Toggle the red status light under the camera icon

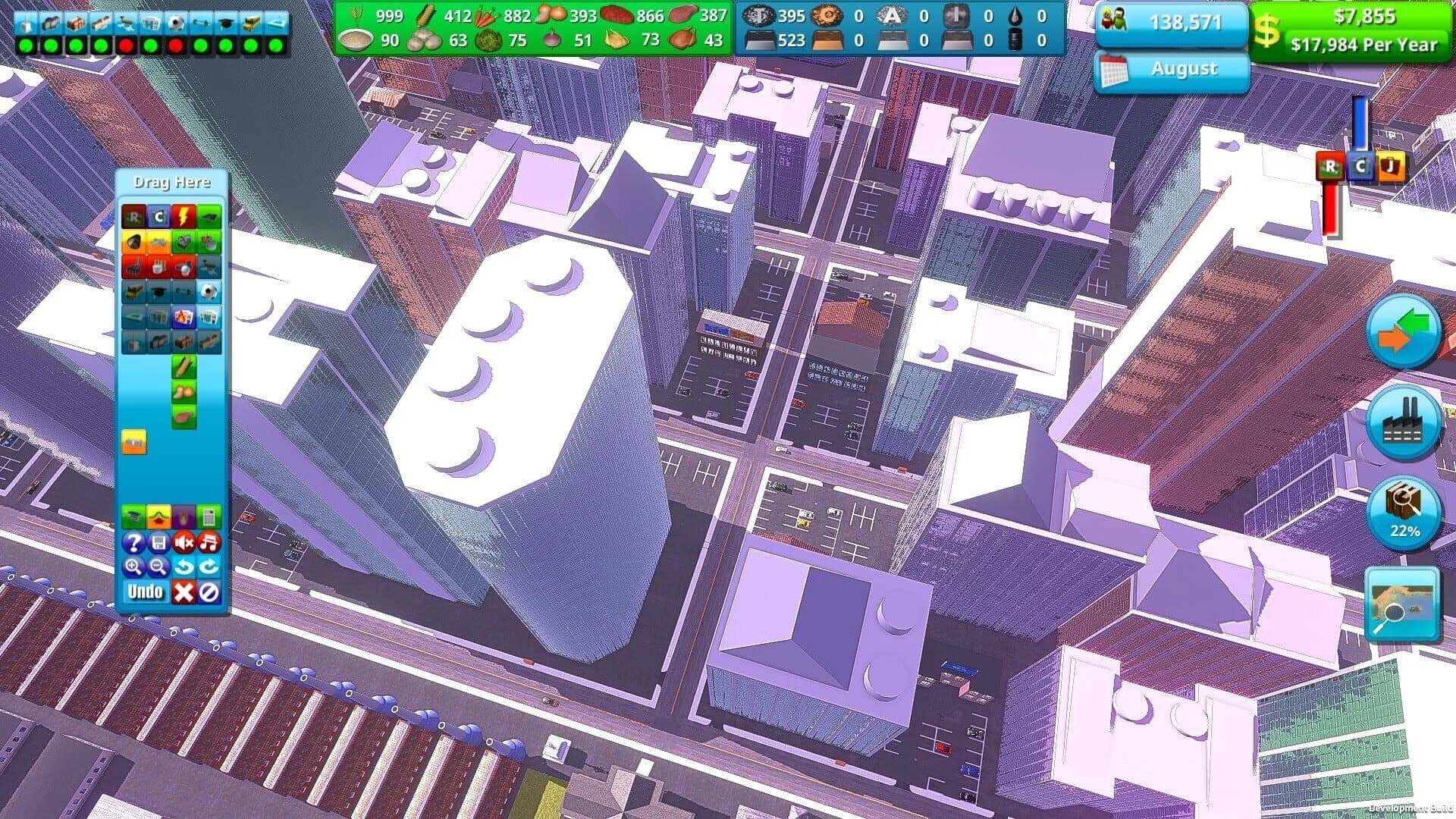126,45
